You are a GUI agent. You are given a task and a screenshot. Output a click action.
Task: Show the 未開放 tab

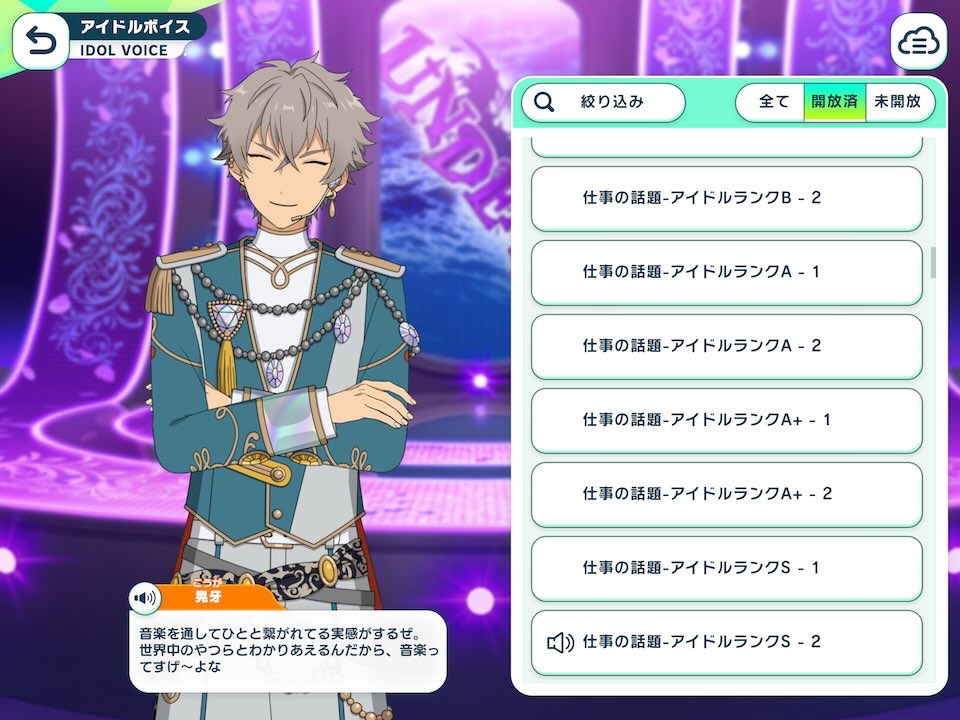(897, 102)
